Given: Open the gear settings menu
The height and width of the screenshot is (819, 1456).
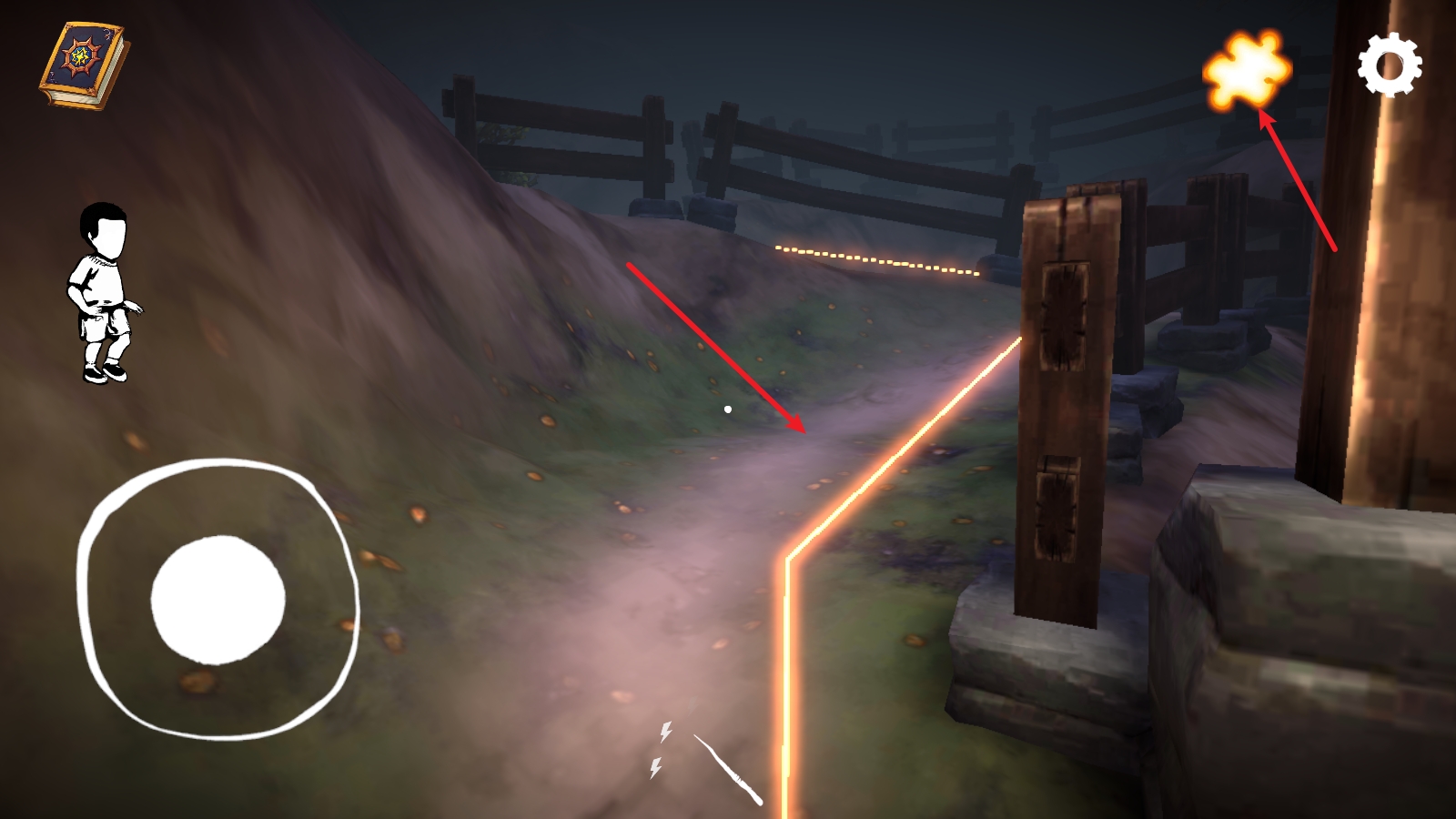Looking at the screenshot, I should click(x=1390, y=66).
